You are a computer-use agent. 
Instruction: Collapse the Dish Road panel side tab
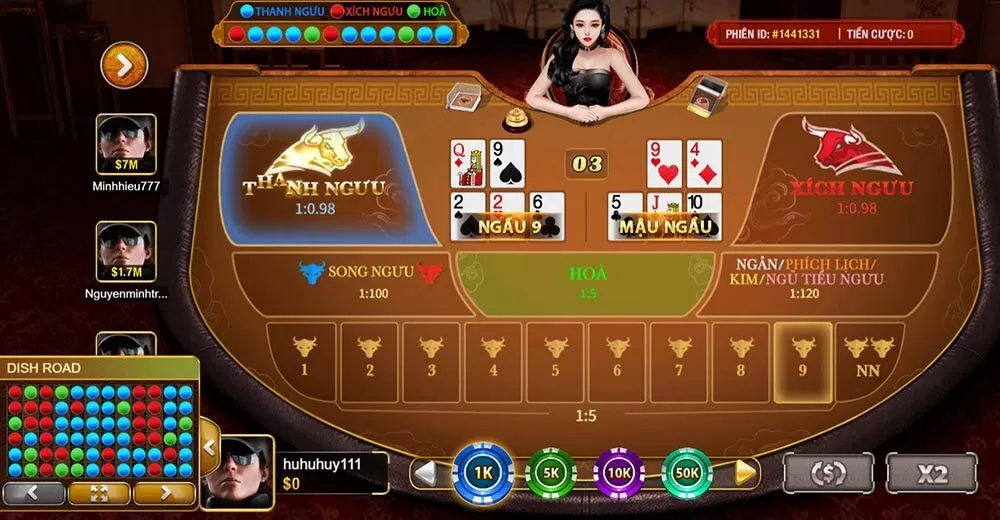point(209,447)
